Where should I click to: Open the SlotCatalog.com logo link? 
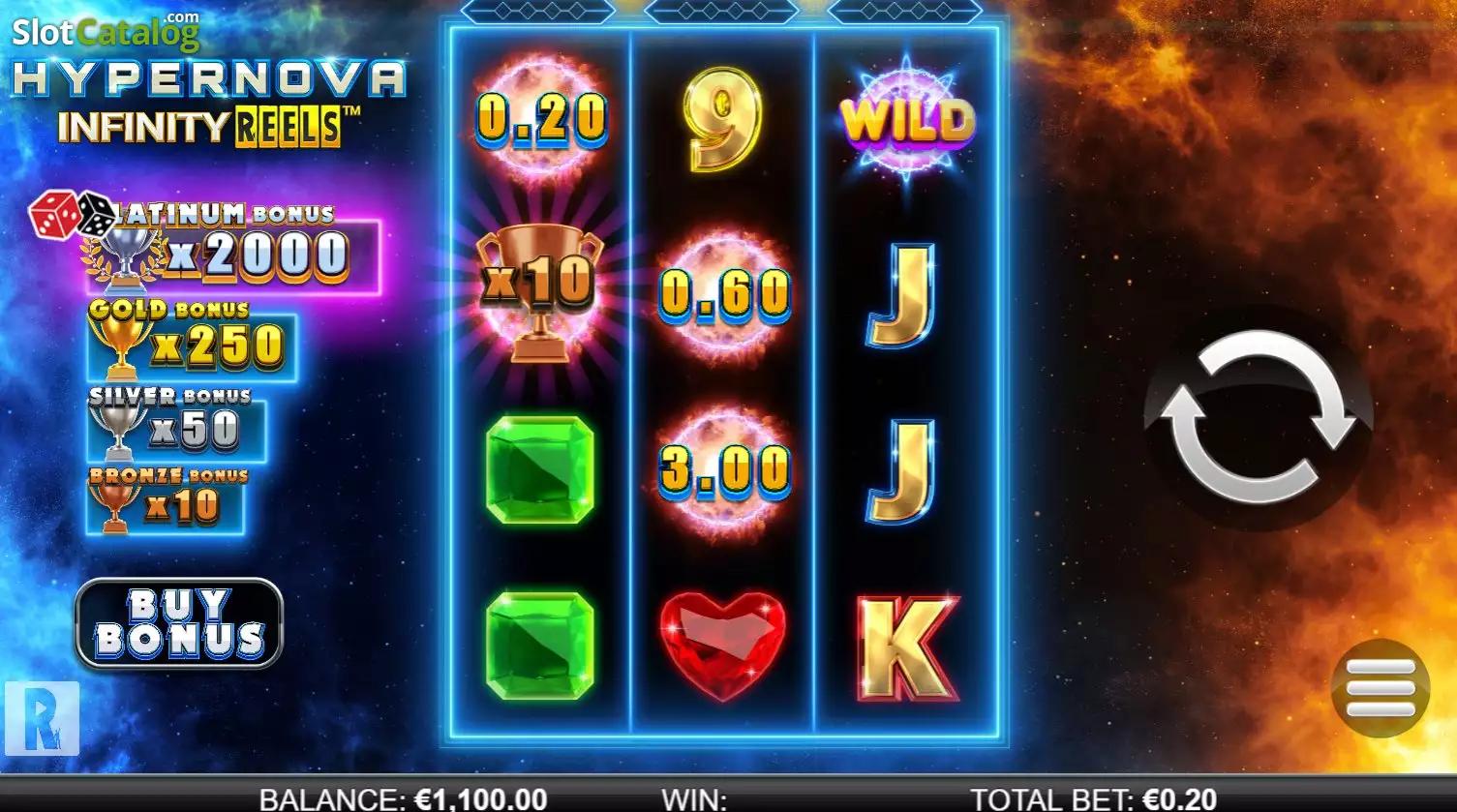coord(106,33)
